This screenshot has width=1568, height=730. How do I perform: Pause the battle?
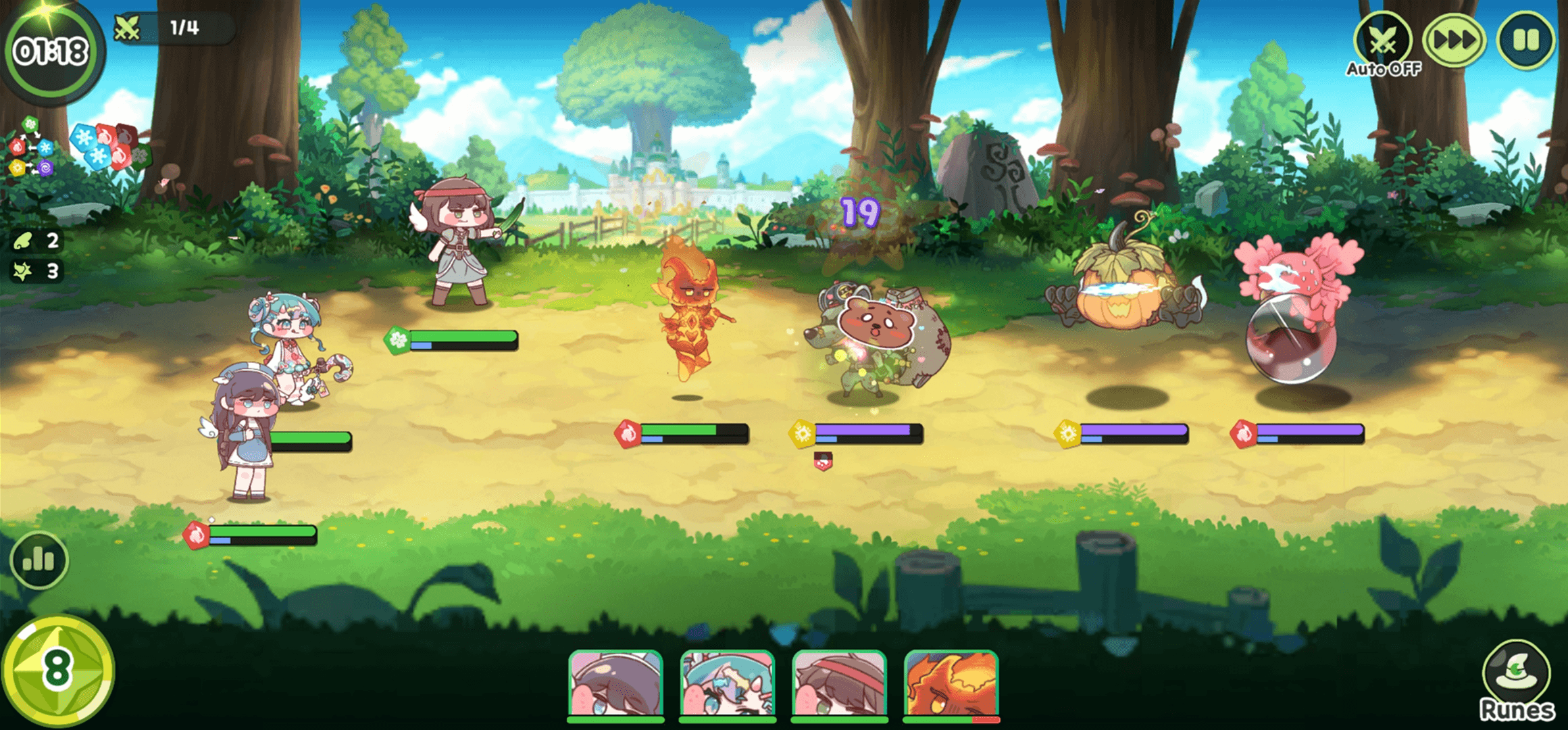click(x=1525, y=41)
